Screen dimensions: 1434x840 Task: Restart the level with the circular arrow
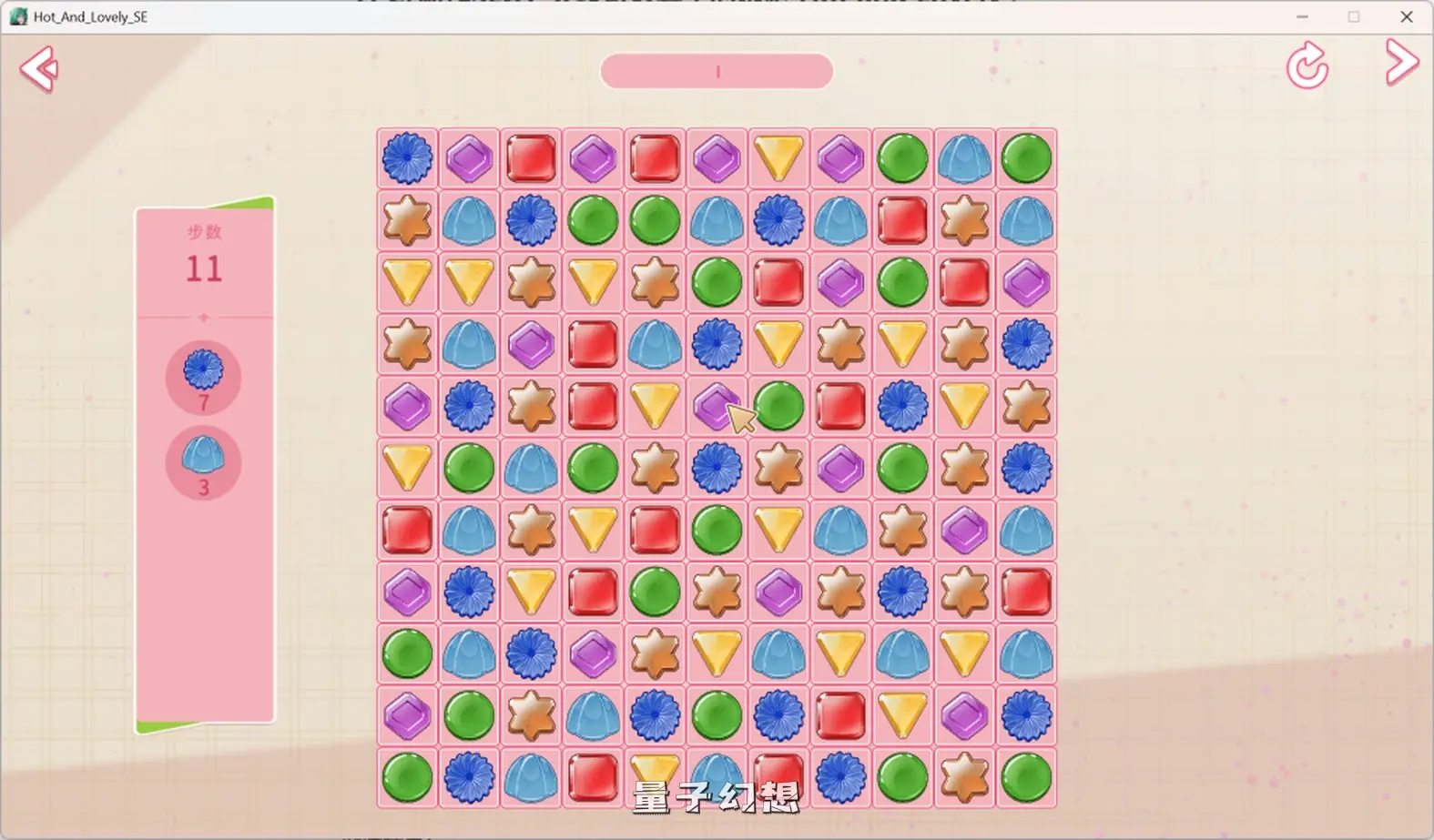point(1307,66)
